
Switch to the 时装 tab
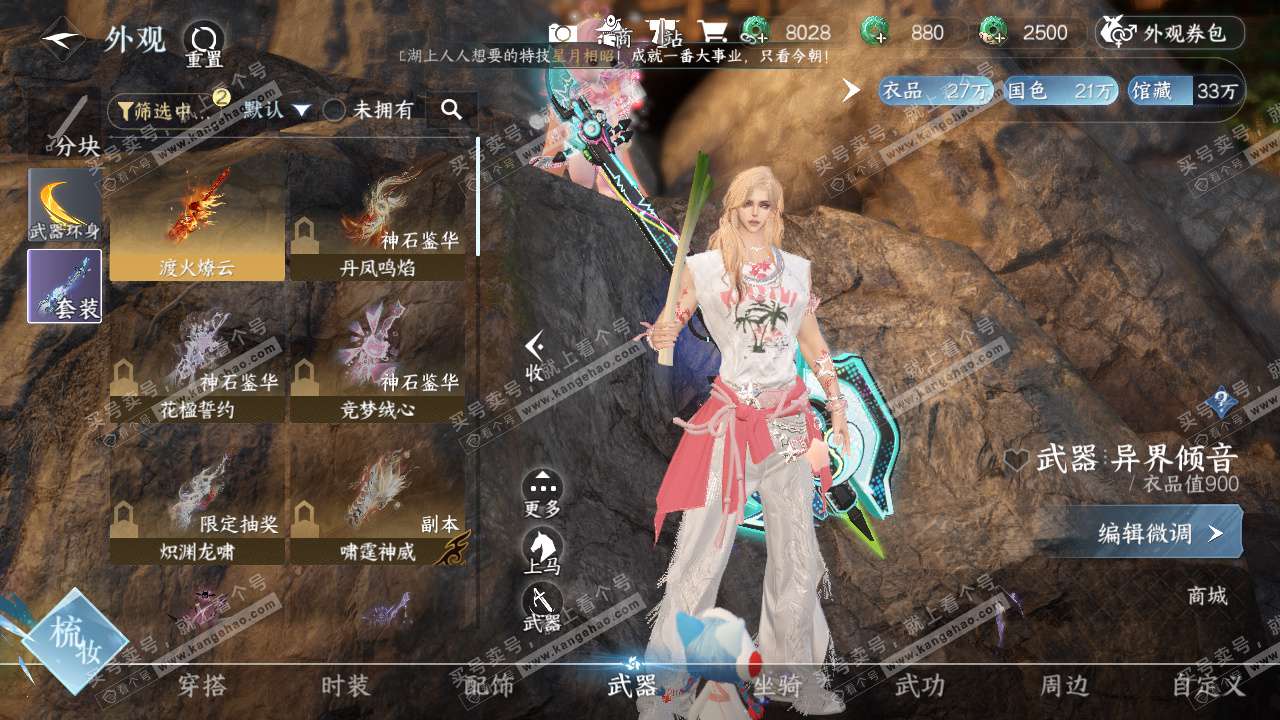tap(345, 686)
